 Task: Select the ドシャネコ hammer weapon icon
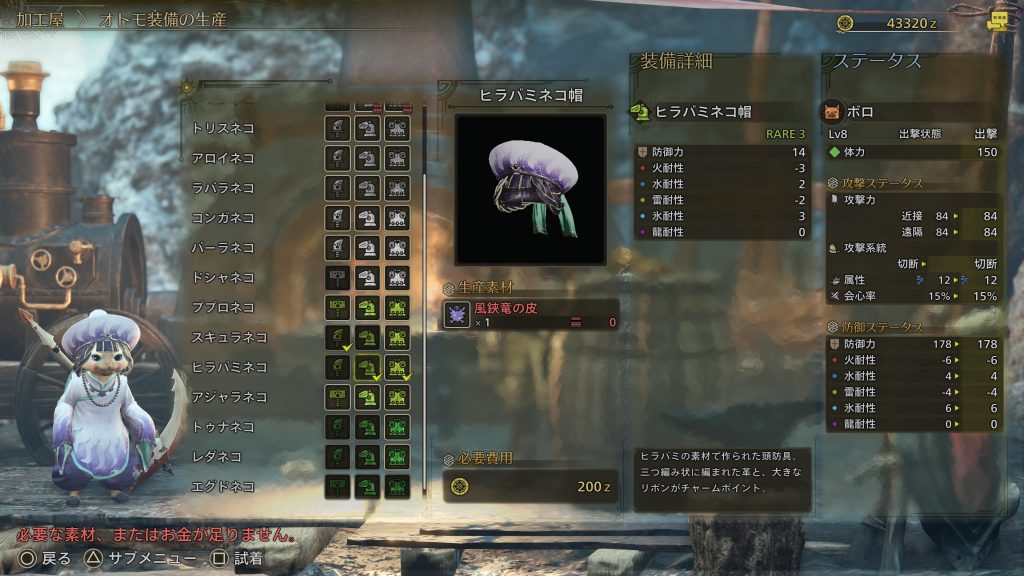coord(337,277)
